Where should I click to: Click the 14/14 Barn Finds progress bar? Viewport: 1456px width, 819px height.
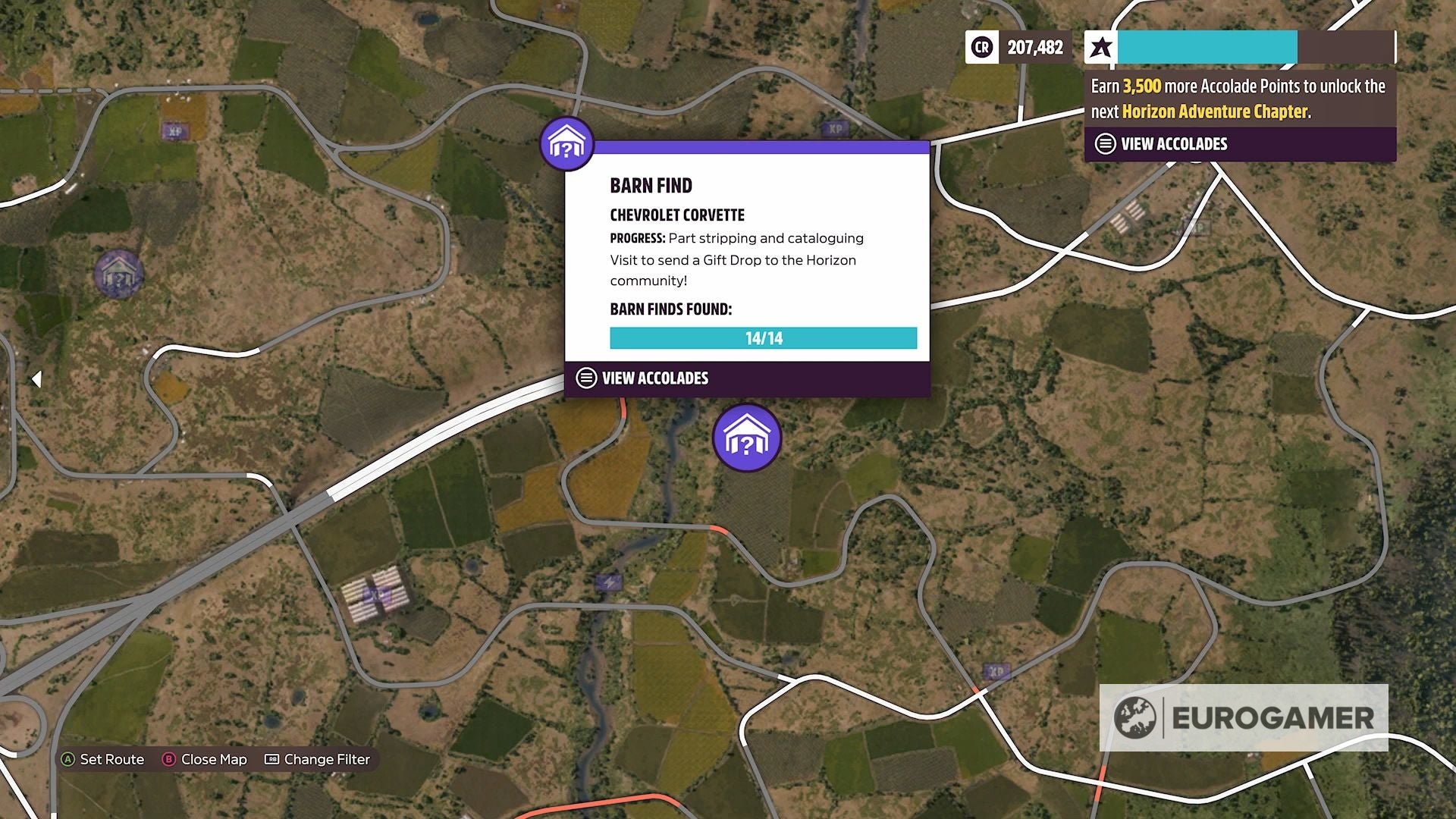point(763,338)
